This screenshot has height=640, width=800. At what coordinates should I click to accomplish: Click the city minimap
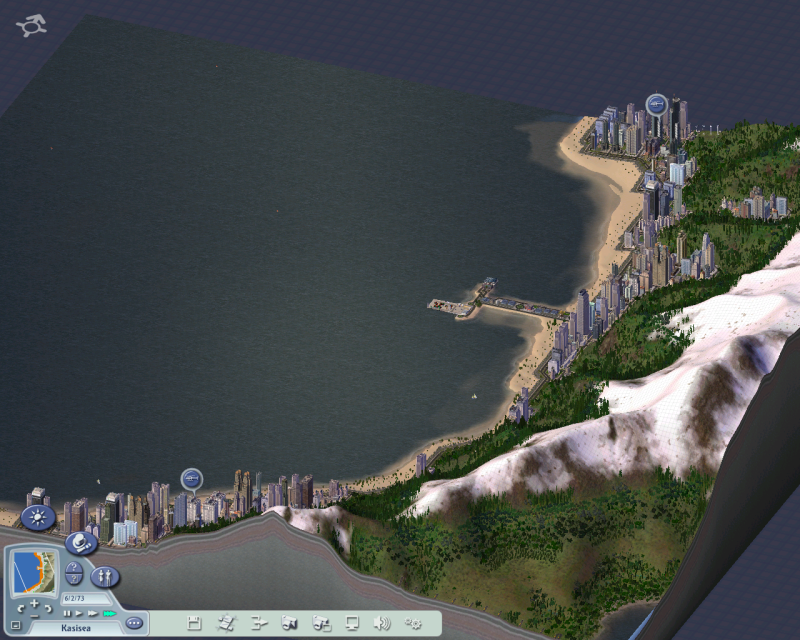(x=33, y=573)
